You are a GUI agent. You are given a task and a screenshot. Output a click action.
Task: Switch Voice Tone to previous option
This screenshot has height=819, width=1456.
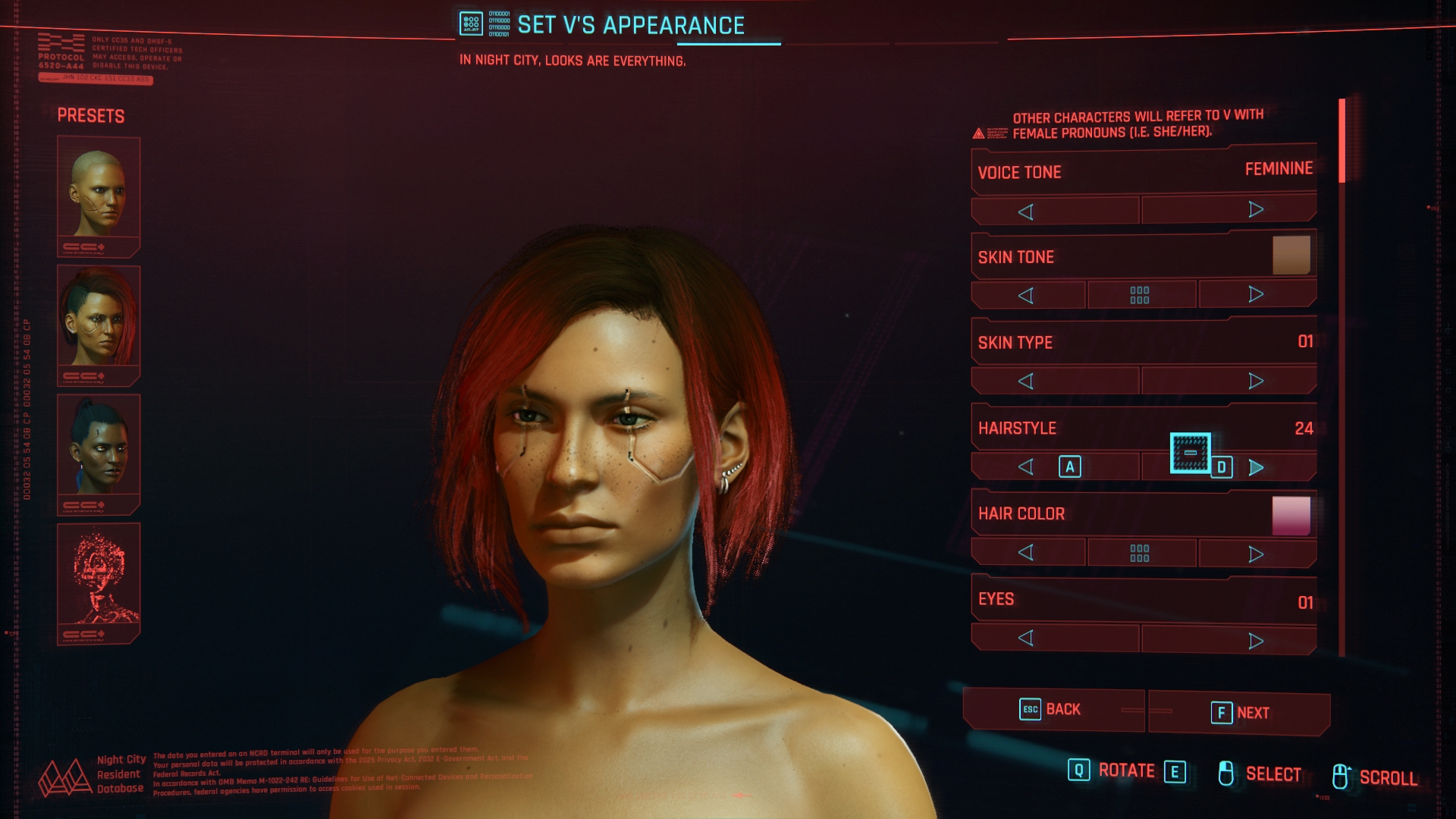1026,212
